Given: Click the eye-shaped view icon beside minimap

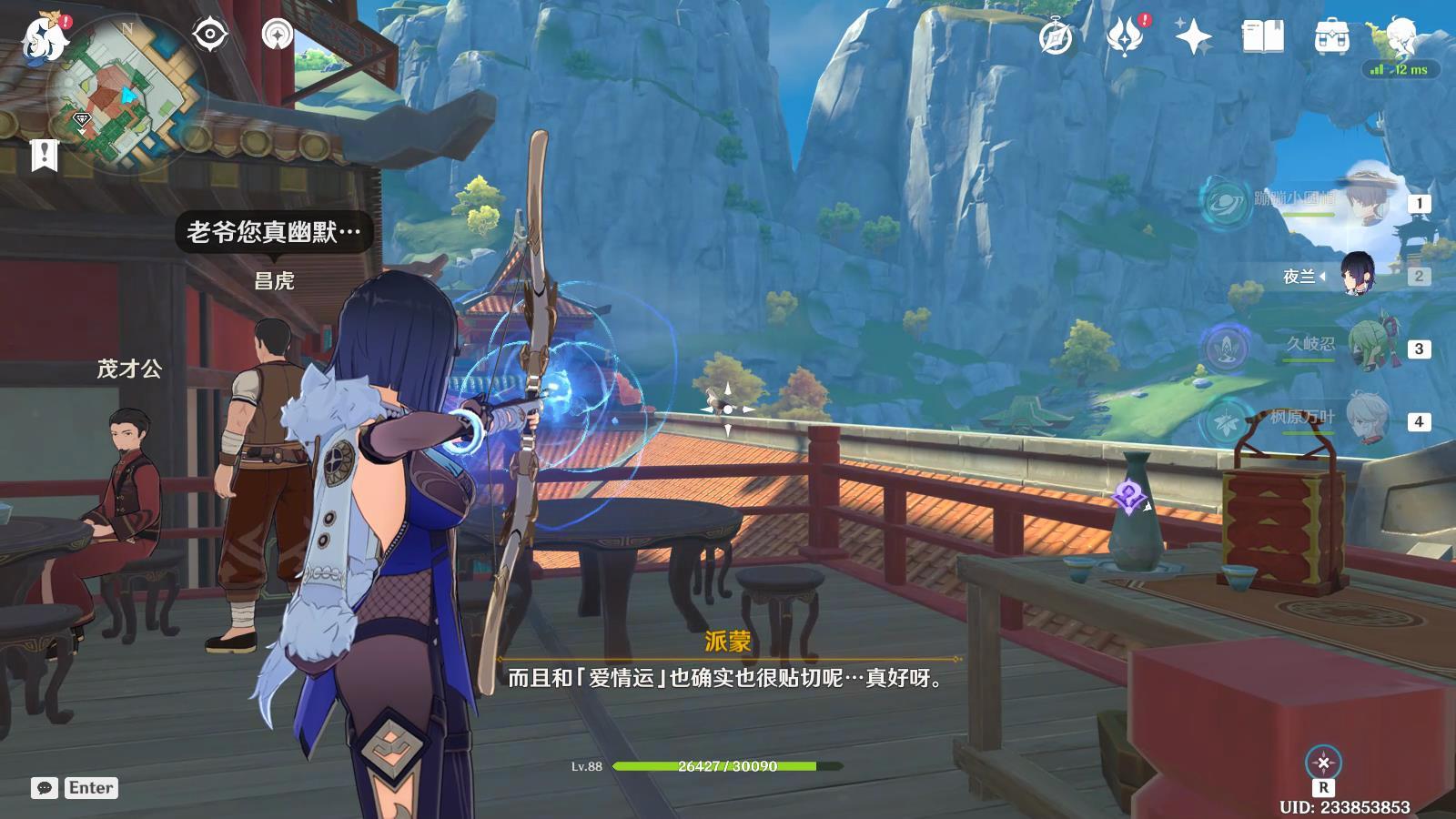Looking at the screenshot, I should [x=210, y=35].
